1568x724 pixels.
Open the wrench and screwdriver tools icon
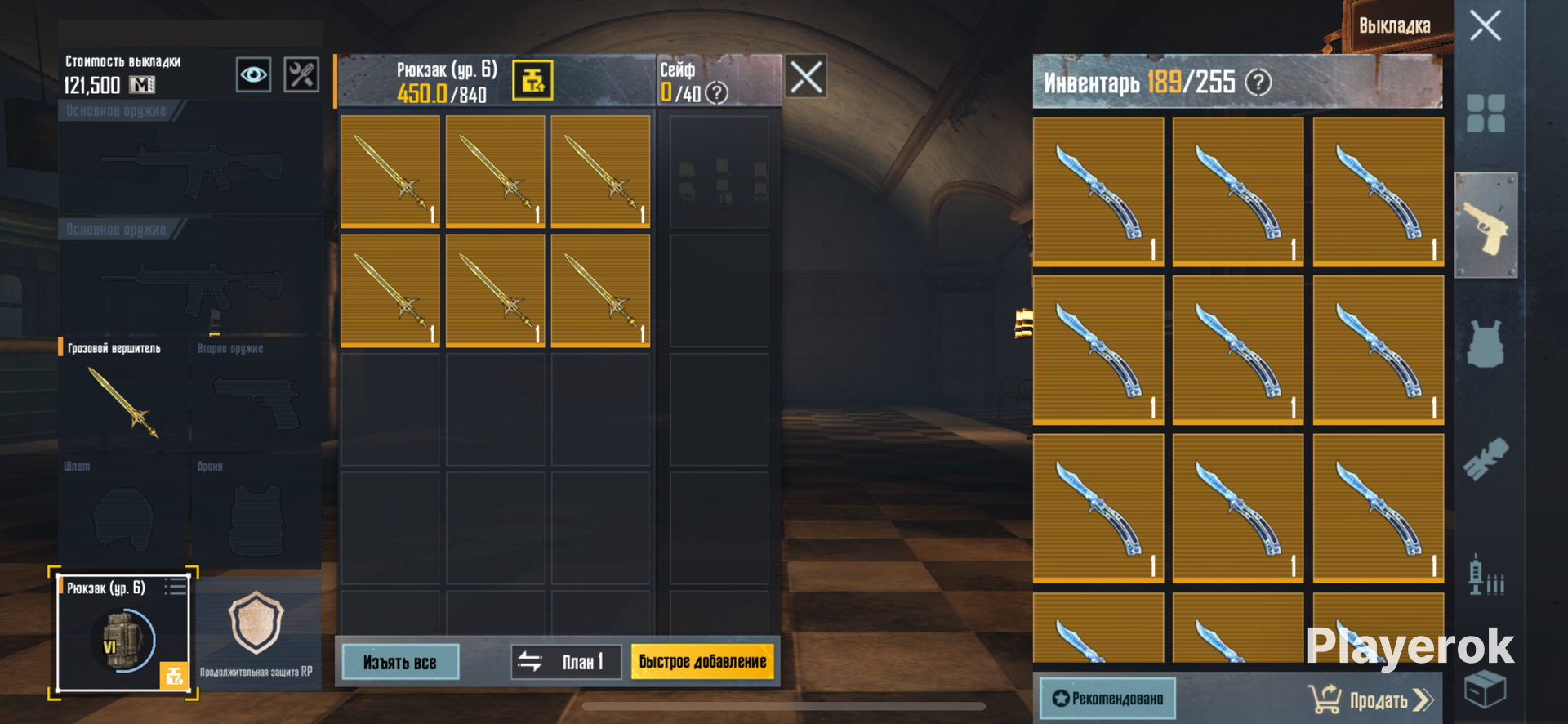click(301, 75)
